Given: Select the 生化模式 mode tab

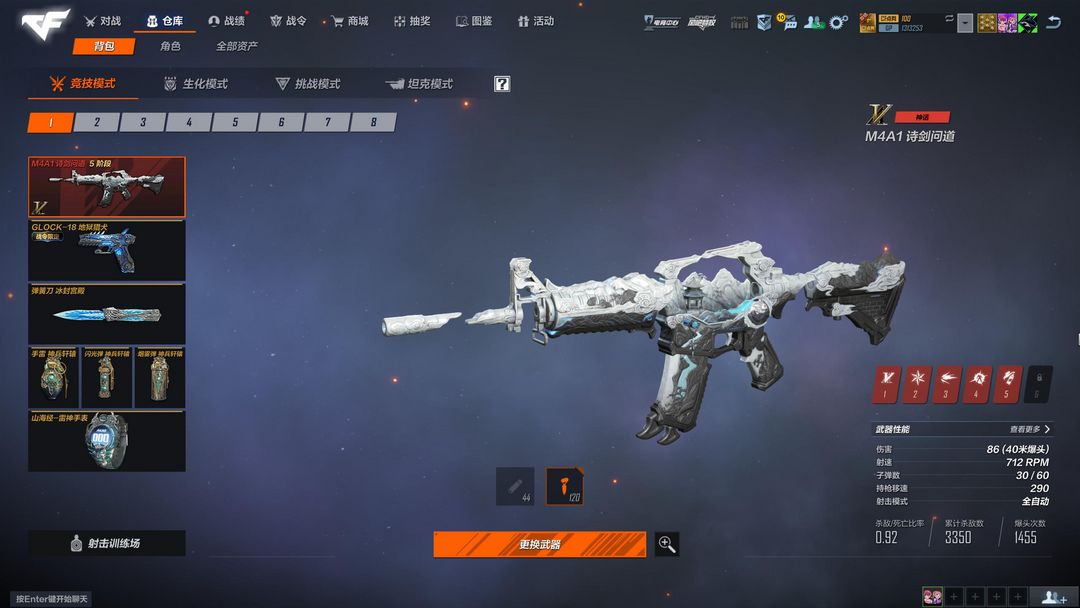Looking at the screenshot, I should (x=197, y=84).
